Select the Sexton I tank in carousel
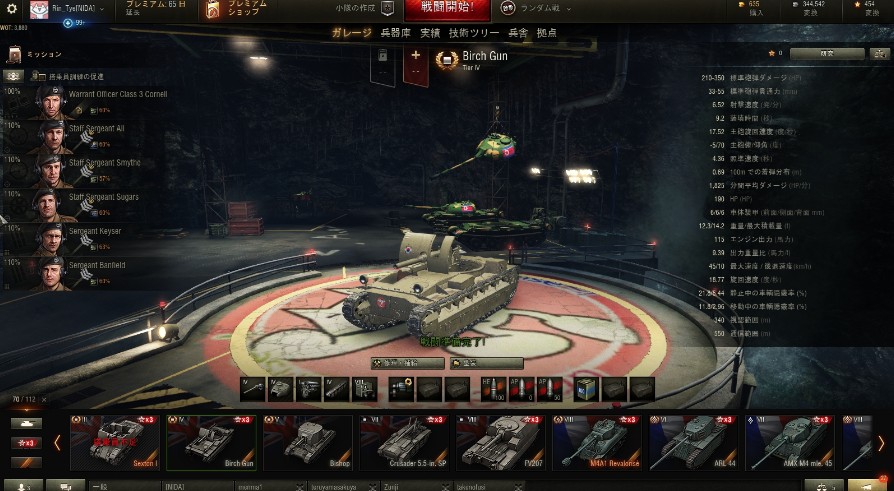894x491 pixels. point(114,442)
